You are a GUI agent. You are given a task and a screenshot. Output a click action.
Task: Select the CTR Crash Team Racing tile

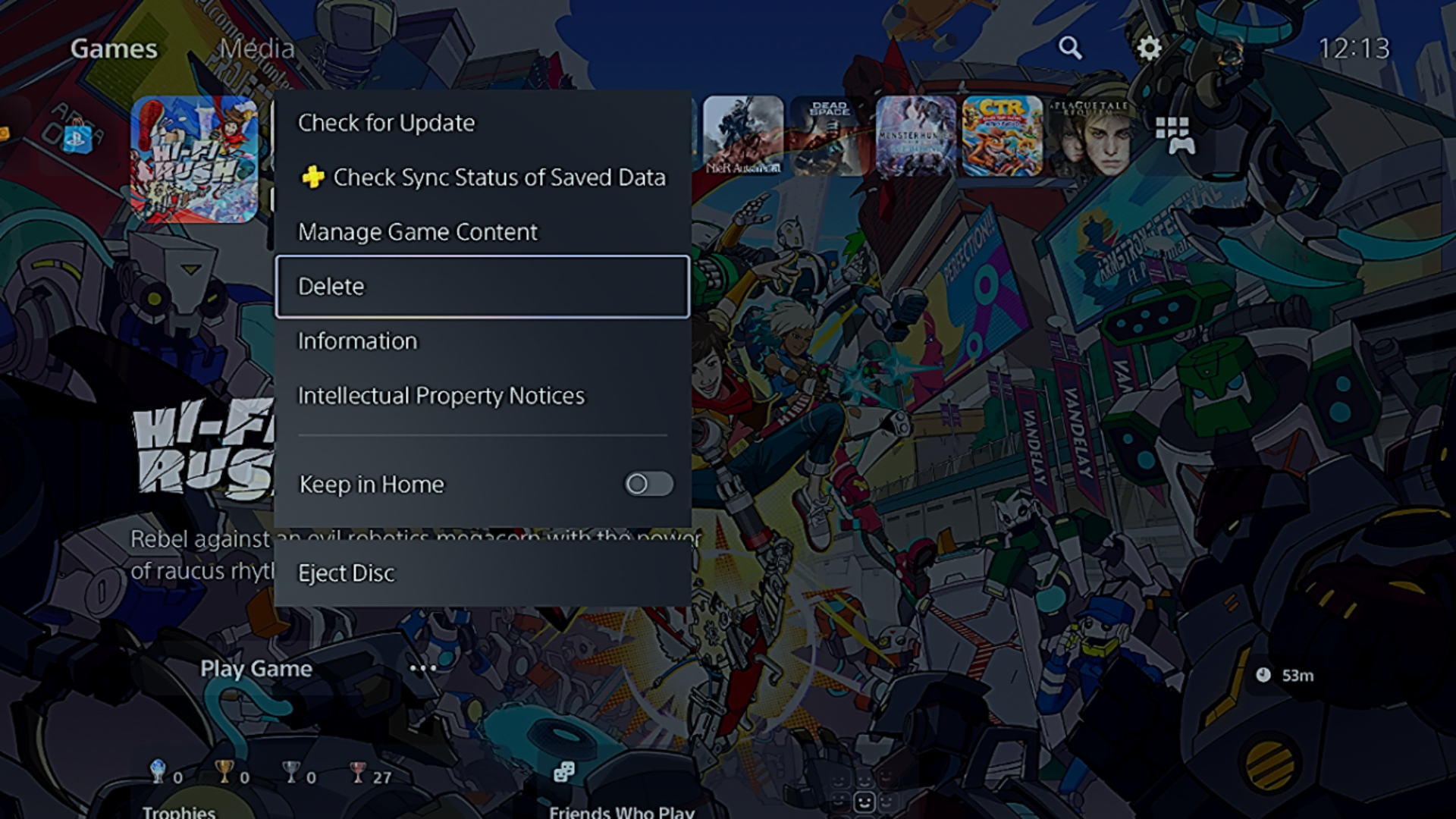tap(1002, 136)
